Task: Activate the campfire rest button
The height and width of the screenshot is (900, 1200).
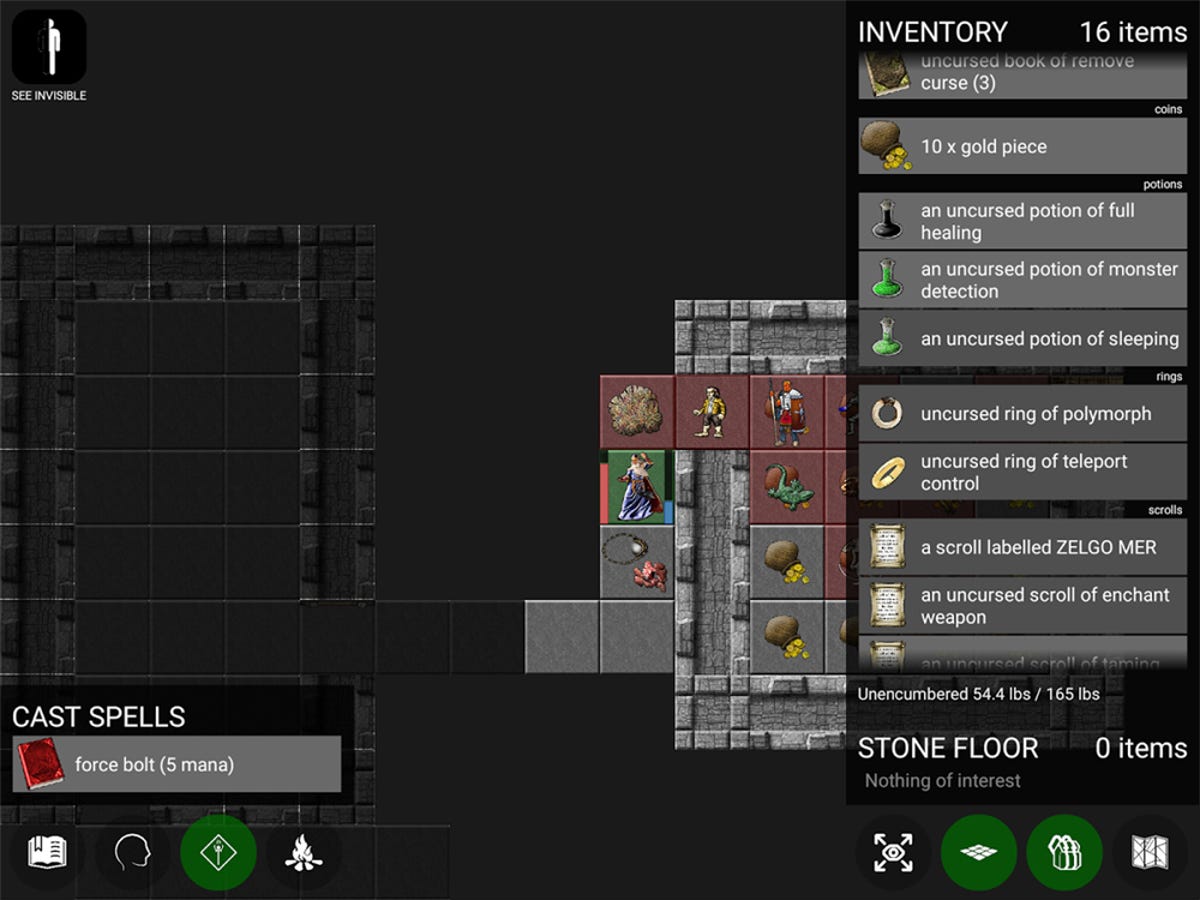Action: [303, 852]
